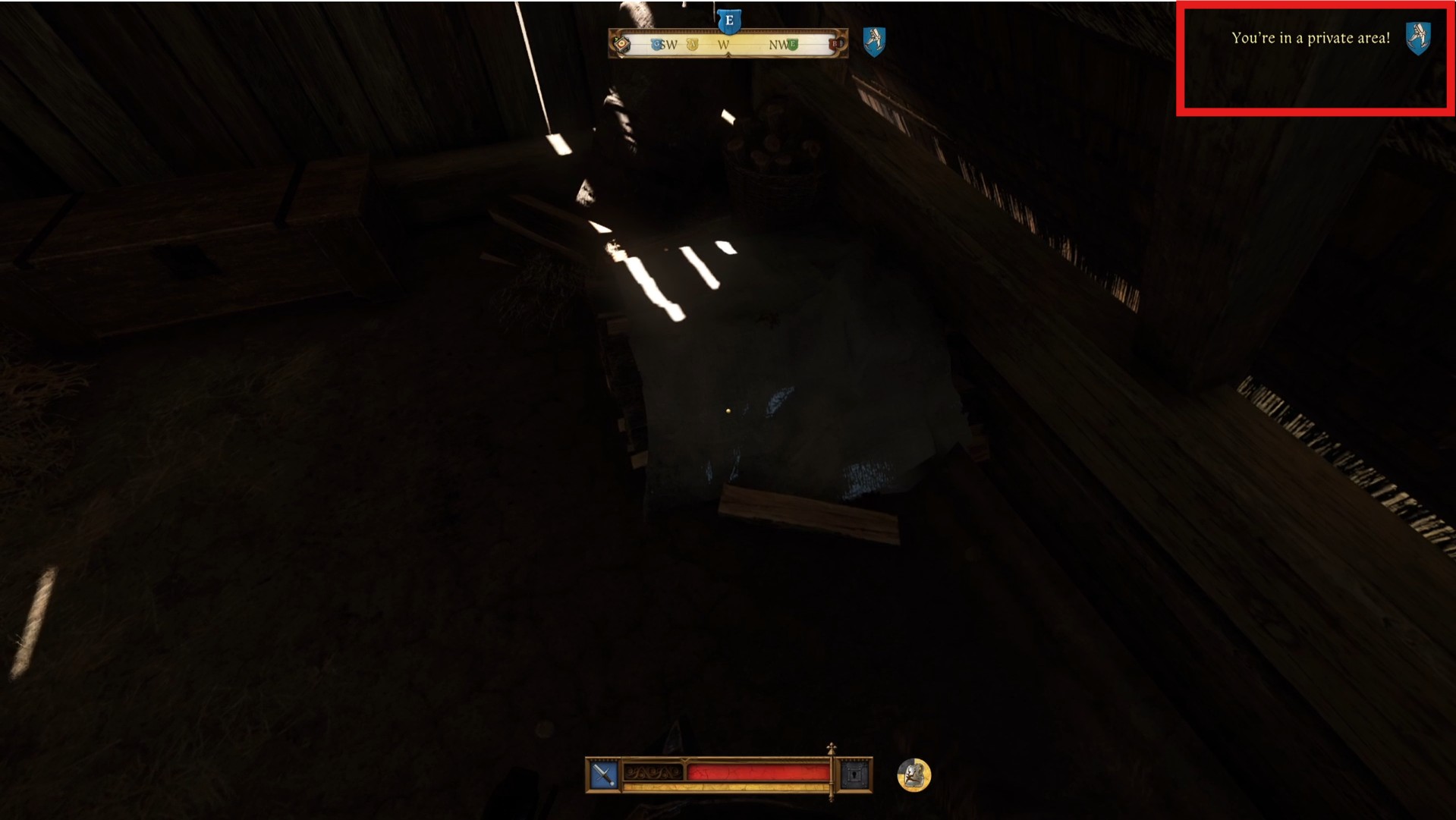Click the SW label on the compass bar
This screenshot has height=820, width=1456.
[668, 45]
